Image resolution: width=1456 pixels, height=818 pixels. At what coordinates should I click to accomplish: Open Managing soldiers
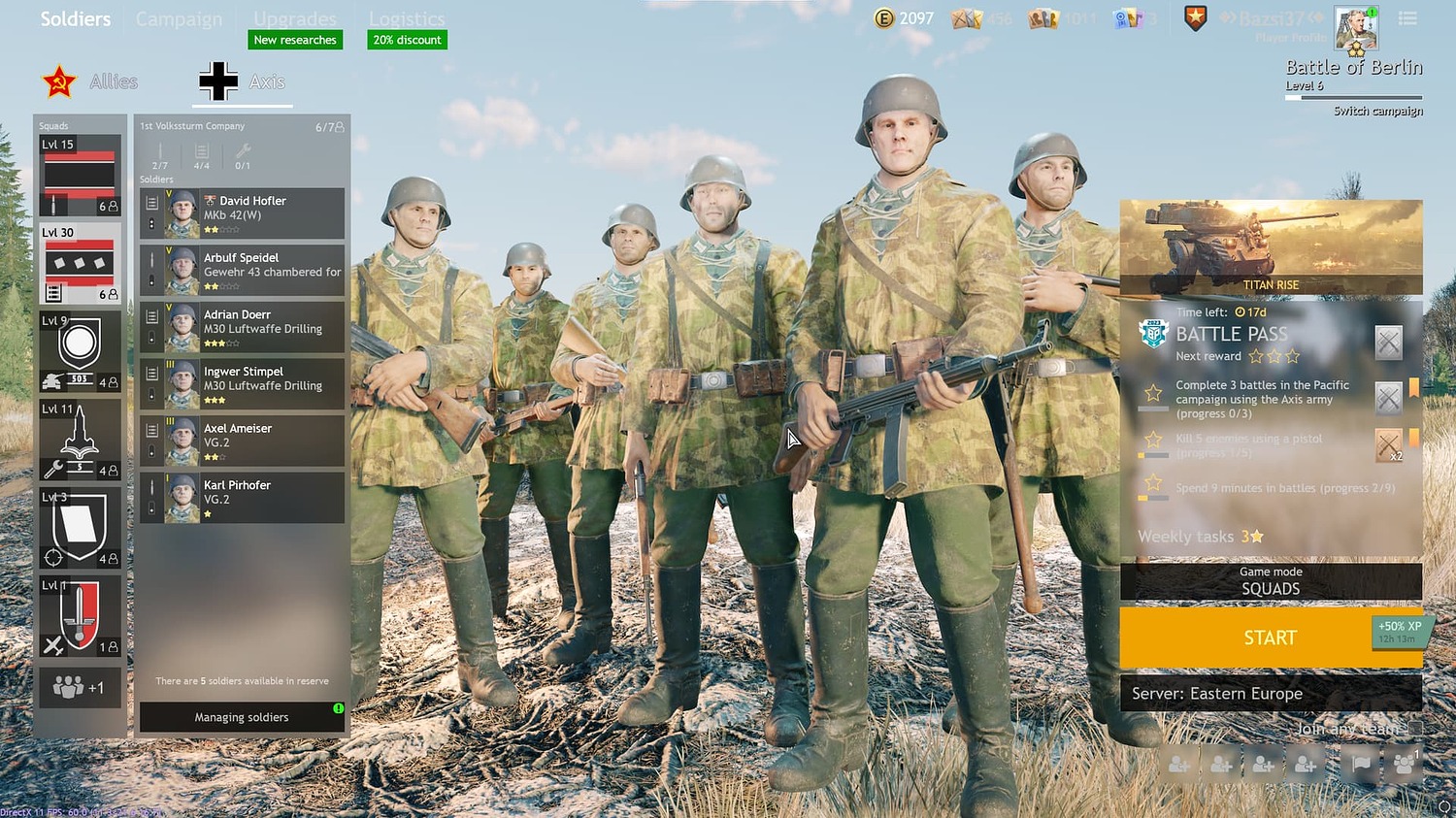241,717
